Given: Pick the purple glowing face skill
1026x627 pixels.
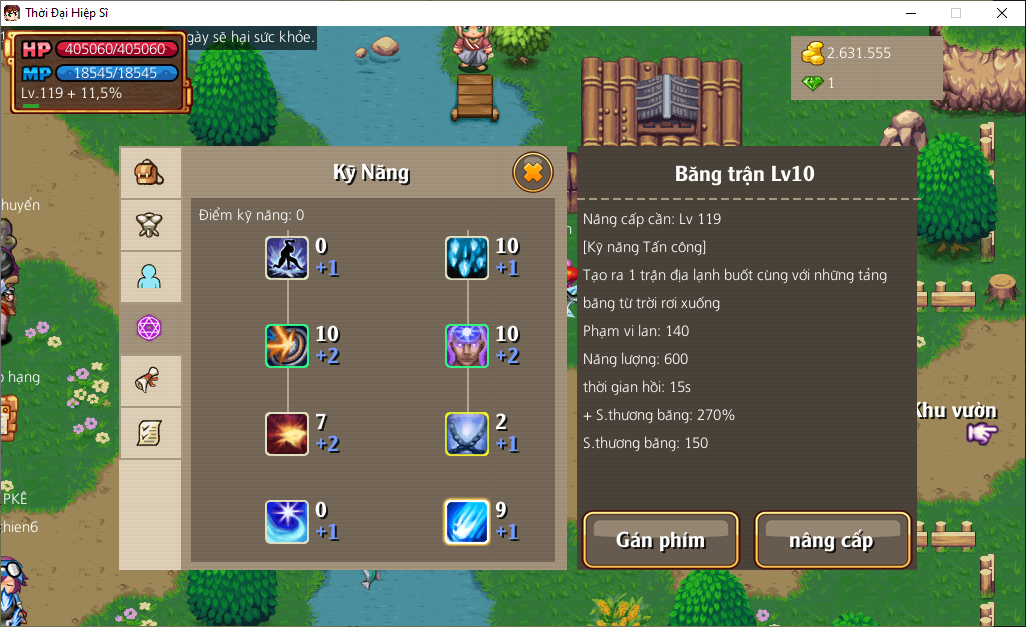Looking at the screenshot, I should tap(467, 346).
